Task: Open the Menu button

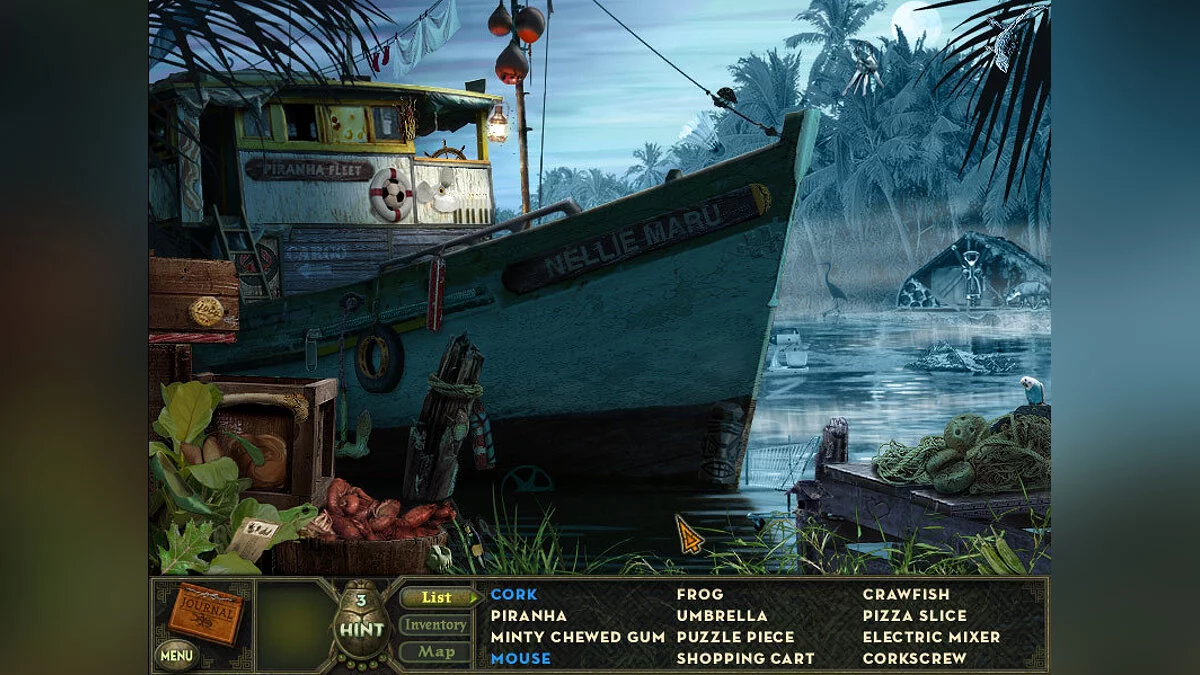Action: (176, 656)
